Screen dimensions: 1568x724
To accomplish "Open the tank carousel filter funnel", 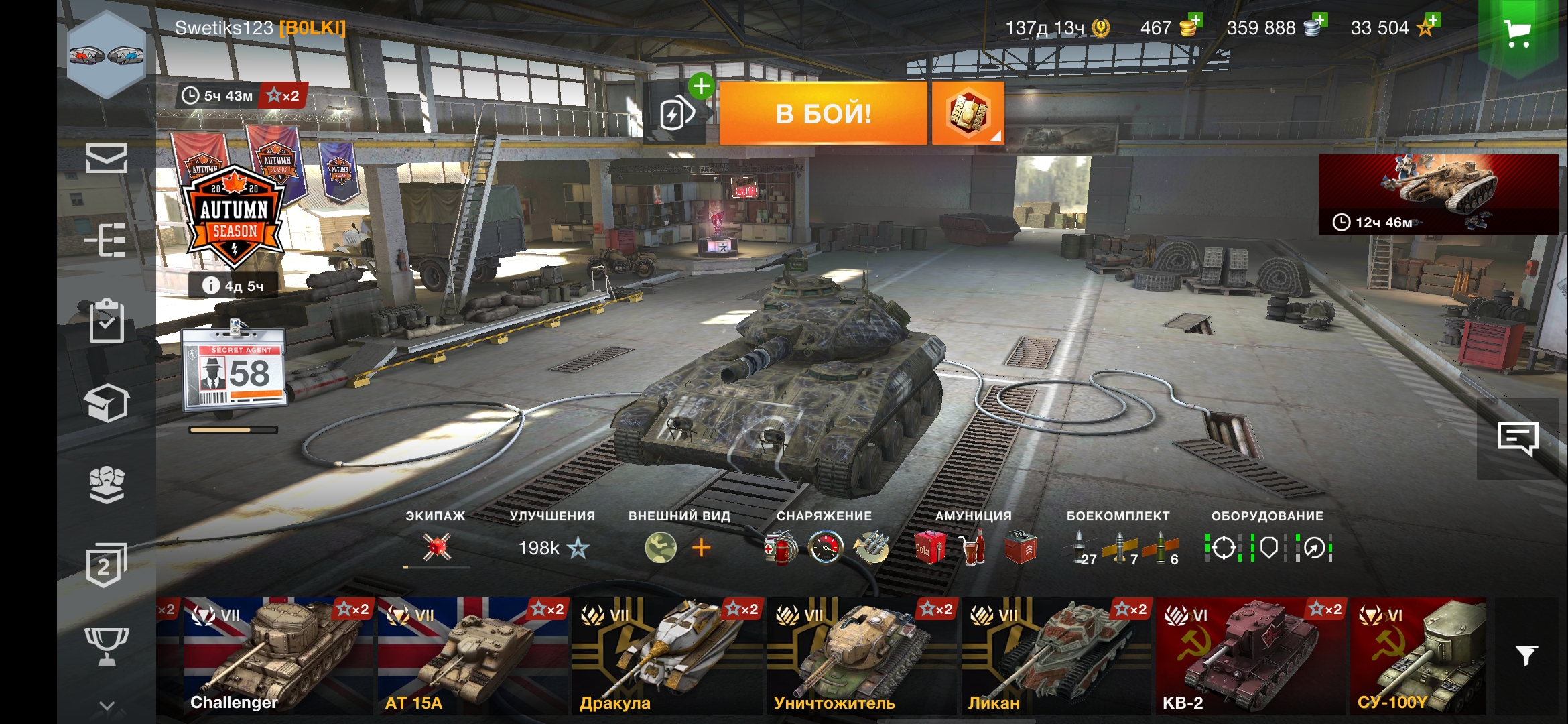I will [x=1526, y=655].
